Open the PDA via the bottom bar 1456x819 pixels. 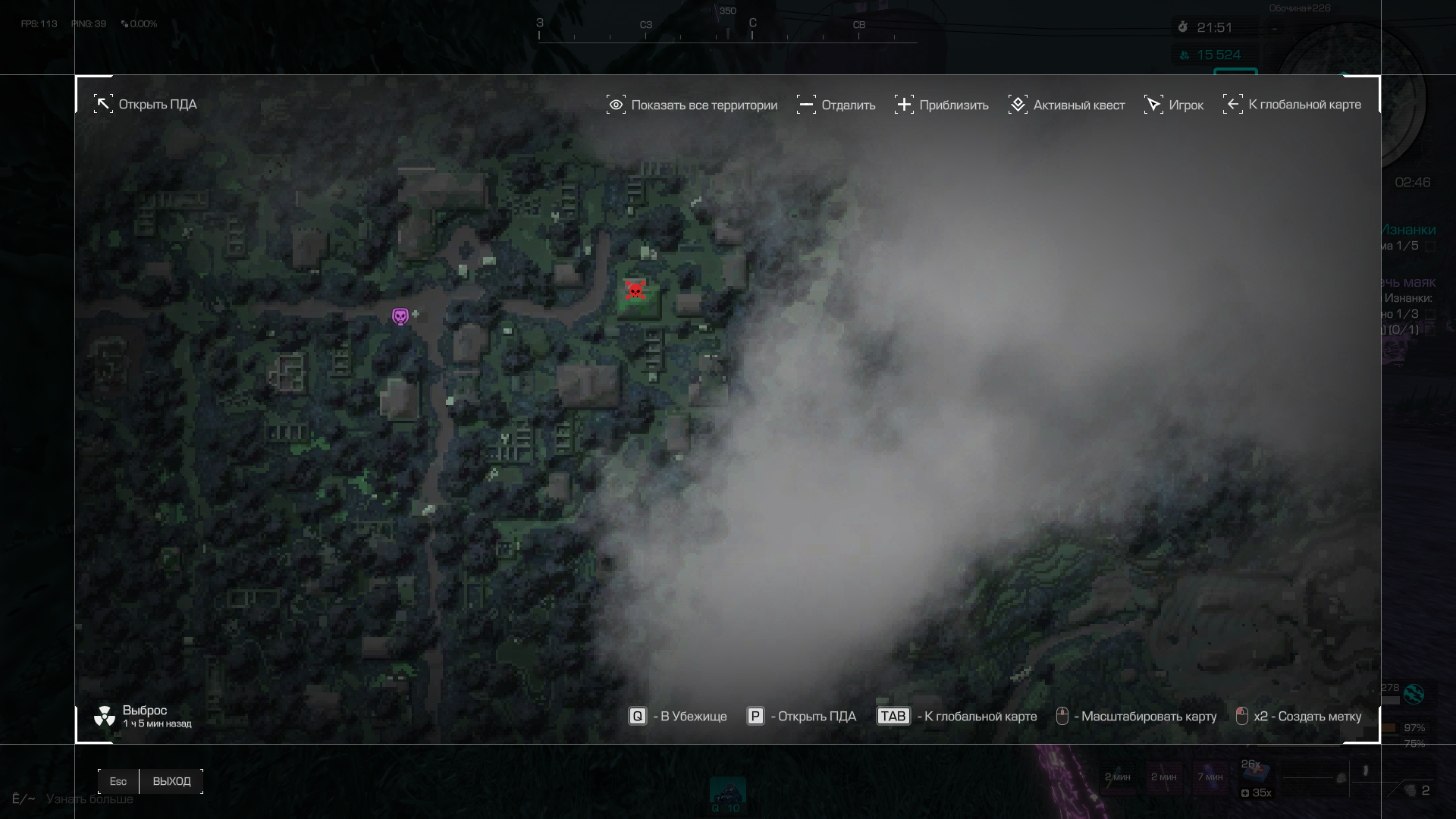click(802, 717)
